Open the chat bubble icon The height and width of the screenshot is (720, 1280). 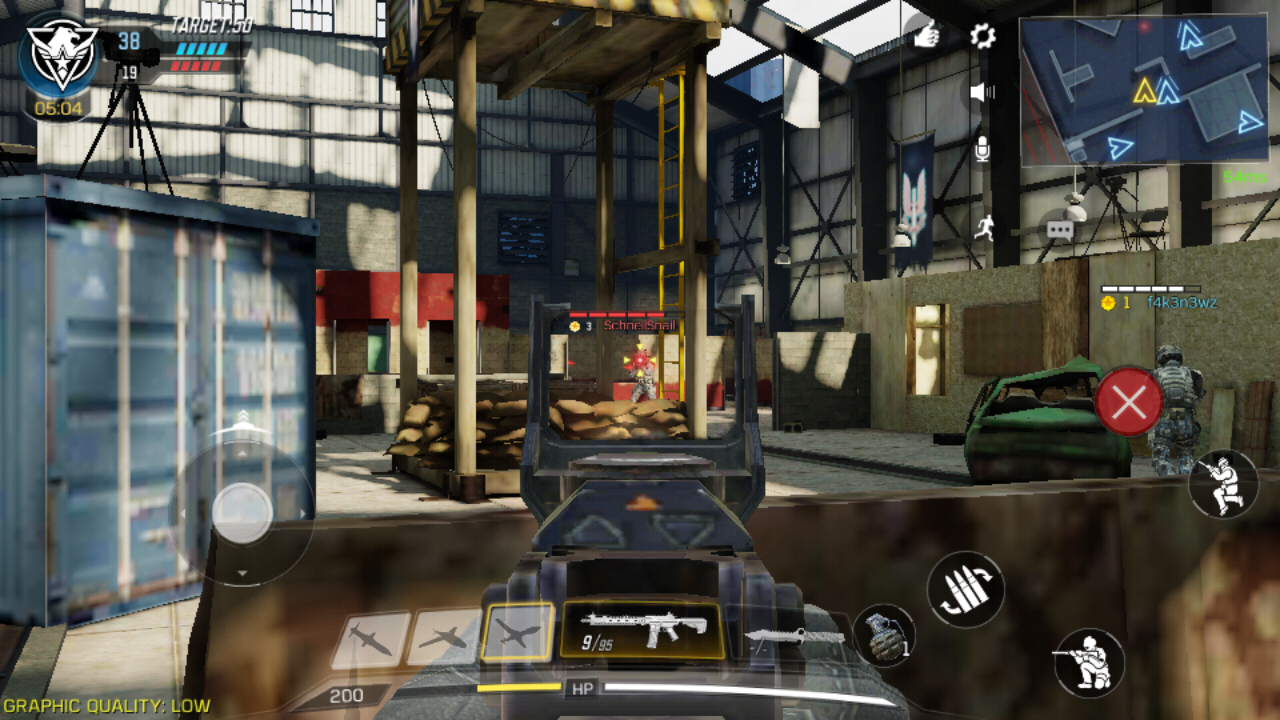tap(1060, 230)
